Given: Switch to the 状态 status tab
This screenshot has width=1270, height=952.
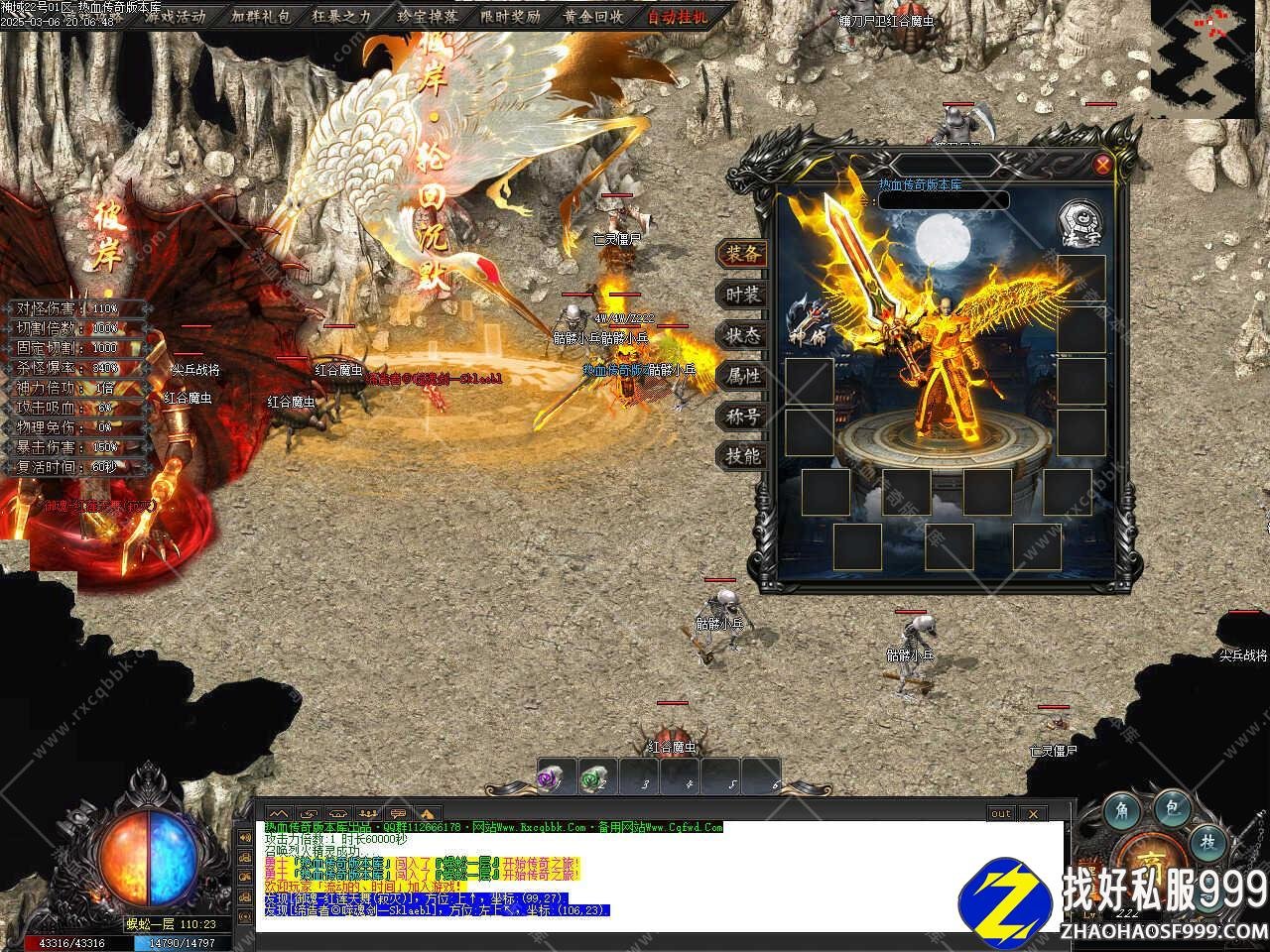Looking at the screenshot, I should (x=741, y=335).
